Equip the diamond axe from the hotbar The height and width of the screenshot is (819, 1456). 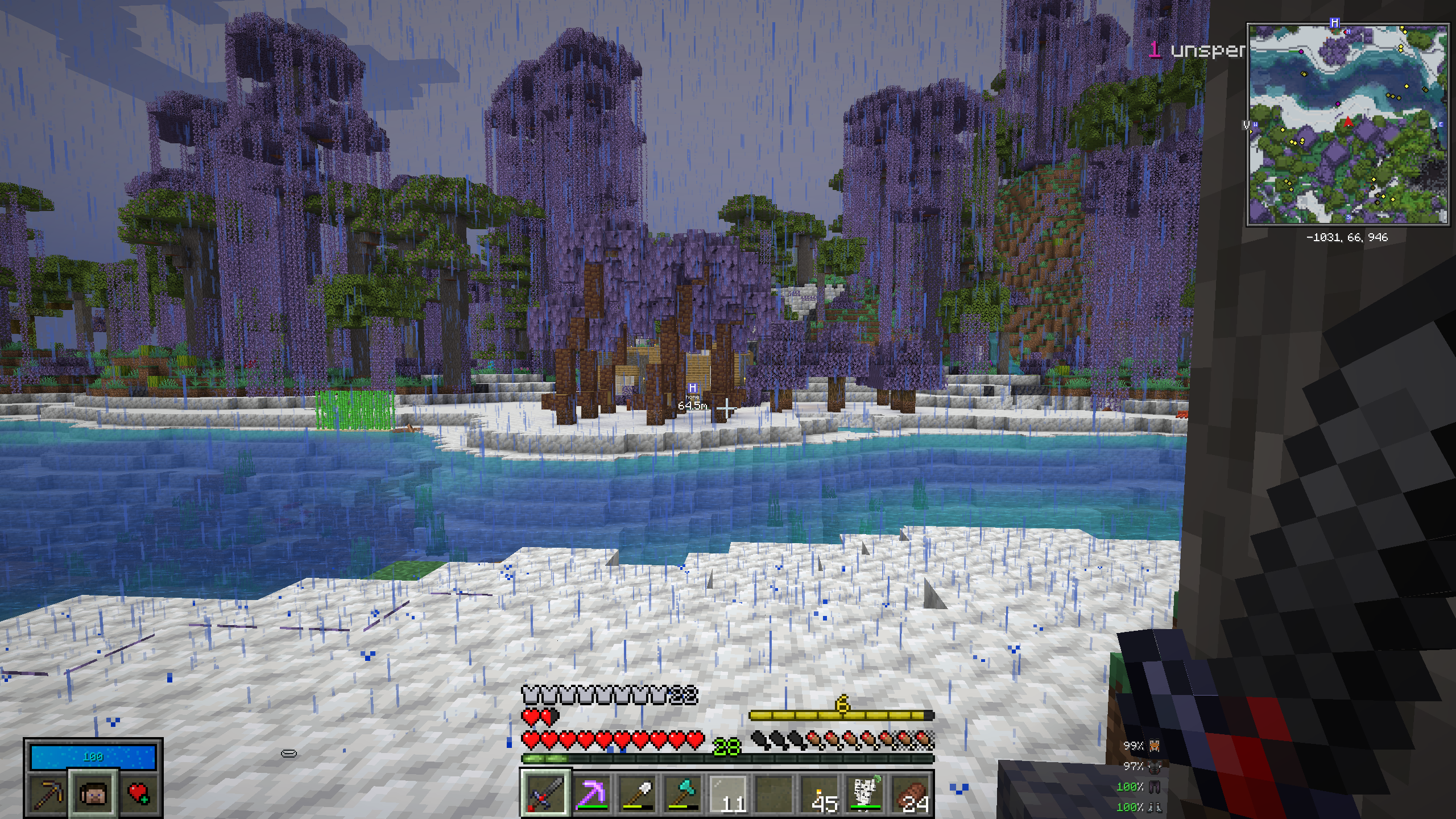(682, 793)
